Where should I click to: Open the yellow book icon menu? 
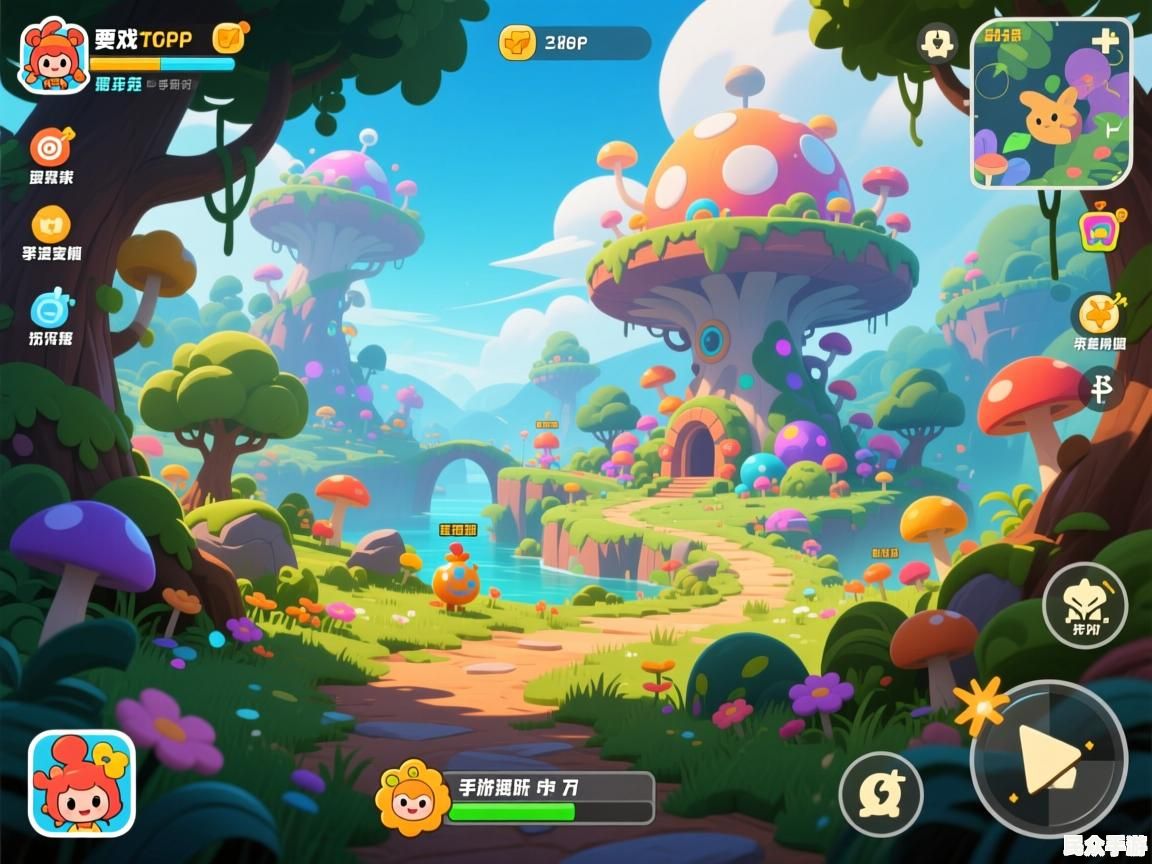pyautogui.click(x=51, y=224)
